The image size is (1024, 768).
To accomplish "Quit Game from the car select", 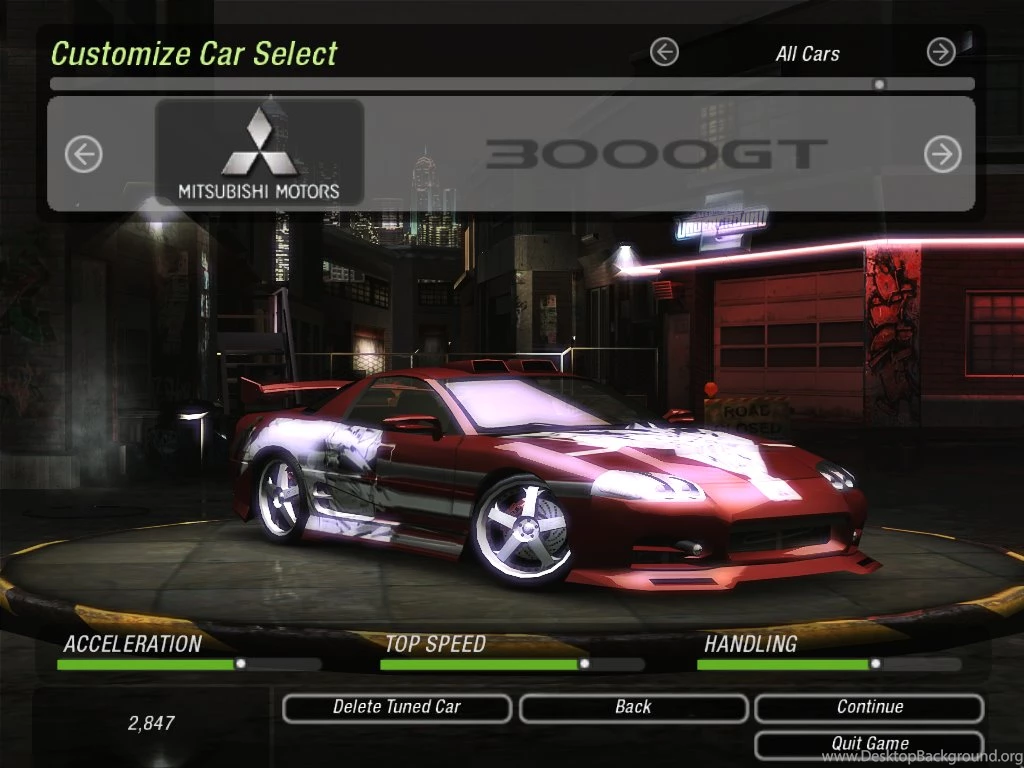I will click(869, 744).
